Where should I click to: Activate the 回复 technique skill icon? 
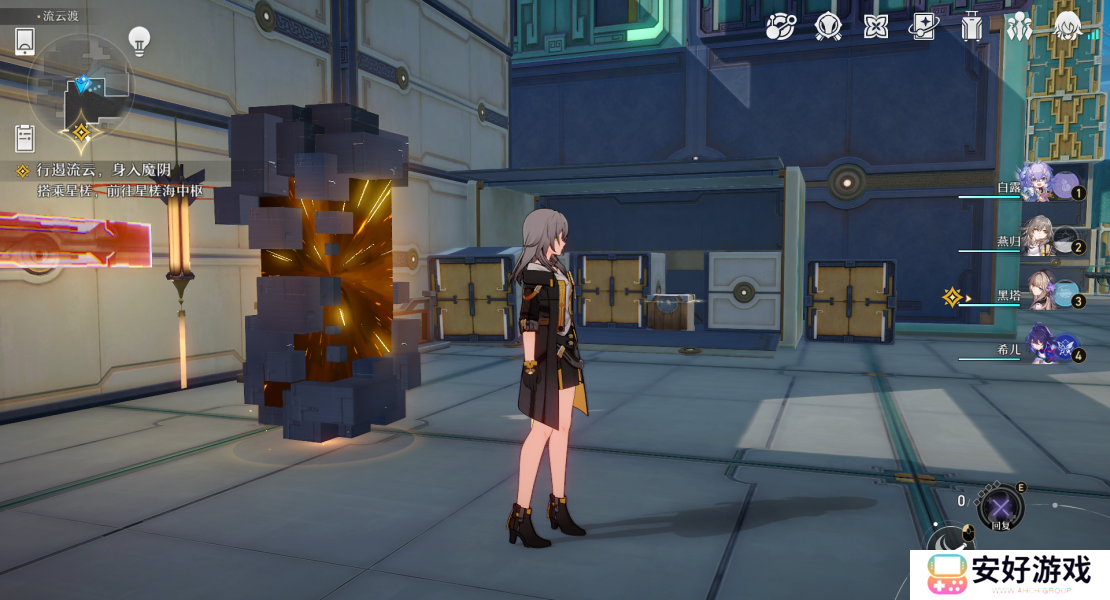click(1000, 507)
